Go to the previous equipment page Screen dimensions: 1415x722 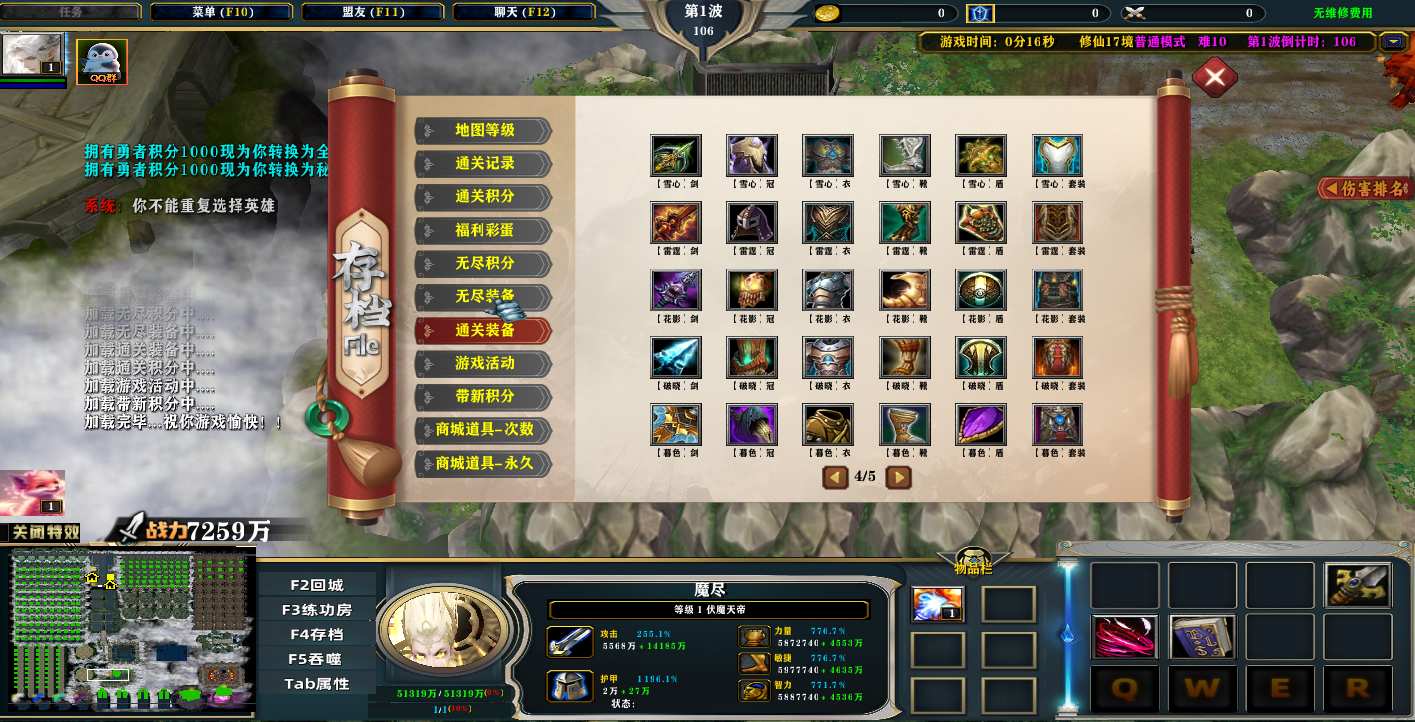835,477
